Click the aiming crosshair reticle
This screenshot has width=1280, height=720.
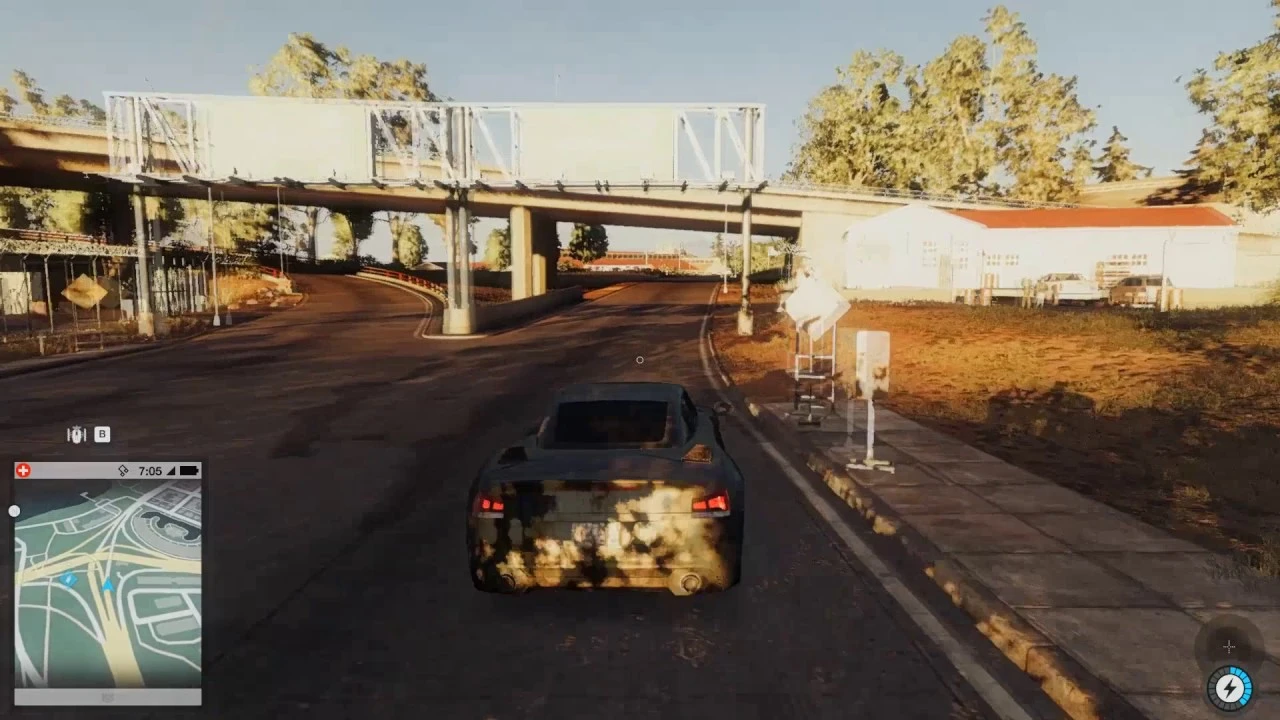[640, 360]
